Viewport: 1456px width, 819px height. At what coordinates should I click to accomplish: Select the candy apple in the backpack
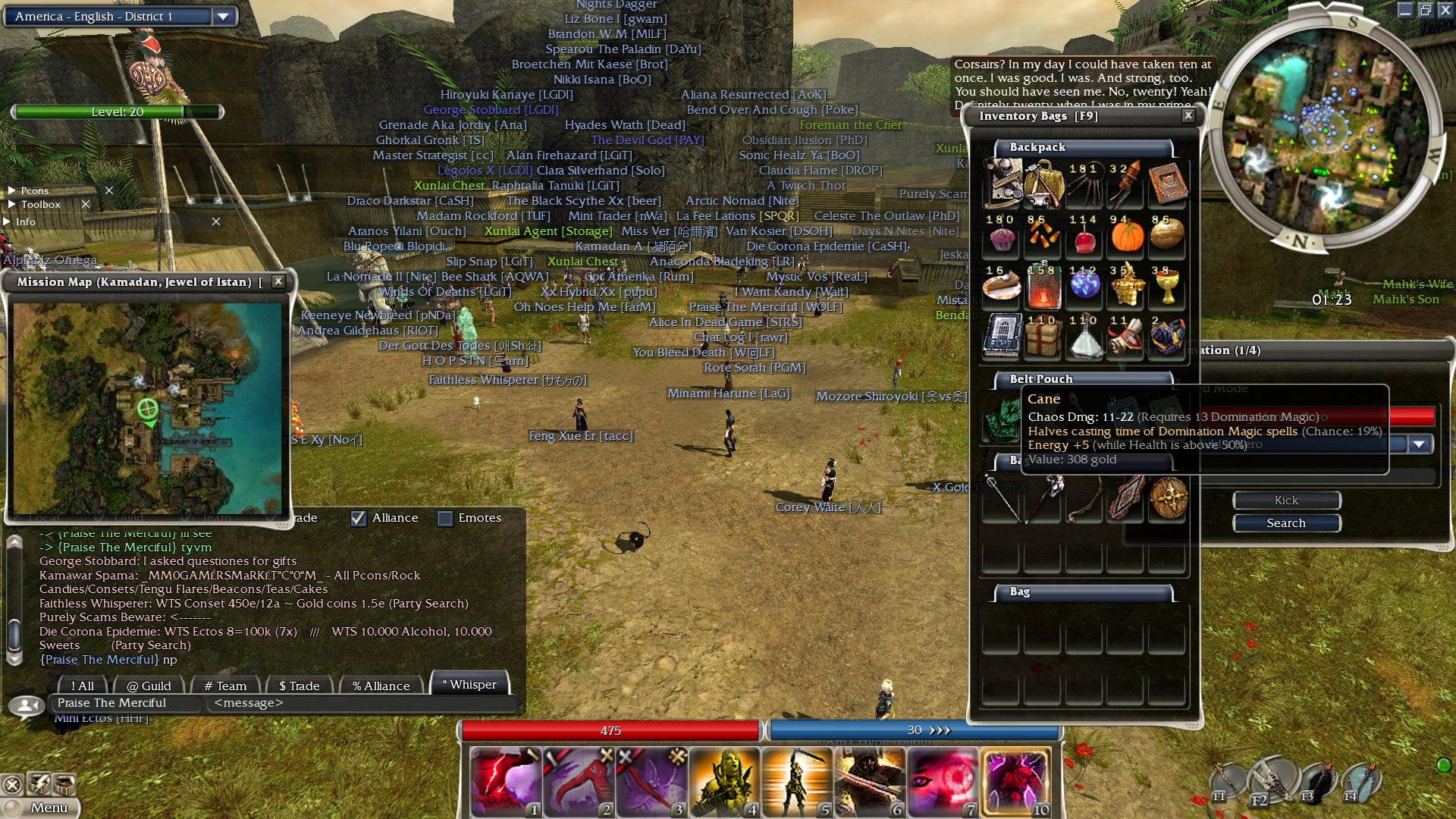(1084, 237)
